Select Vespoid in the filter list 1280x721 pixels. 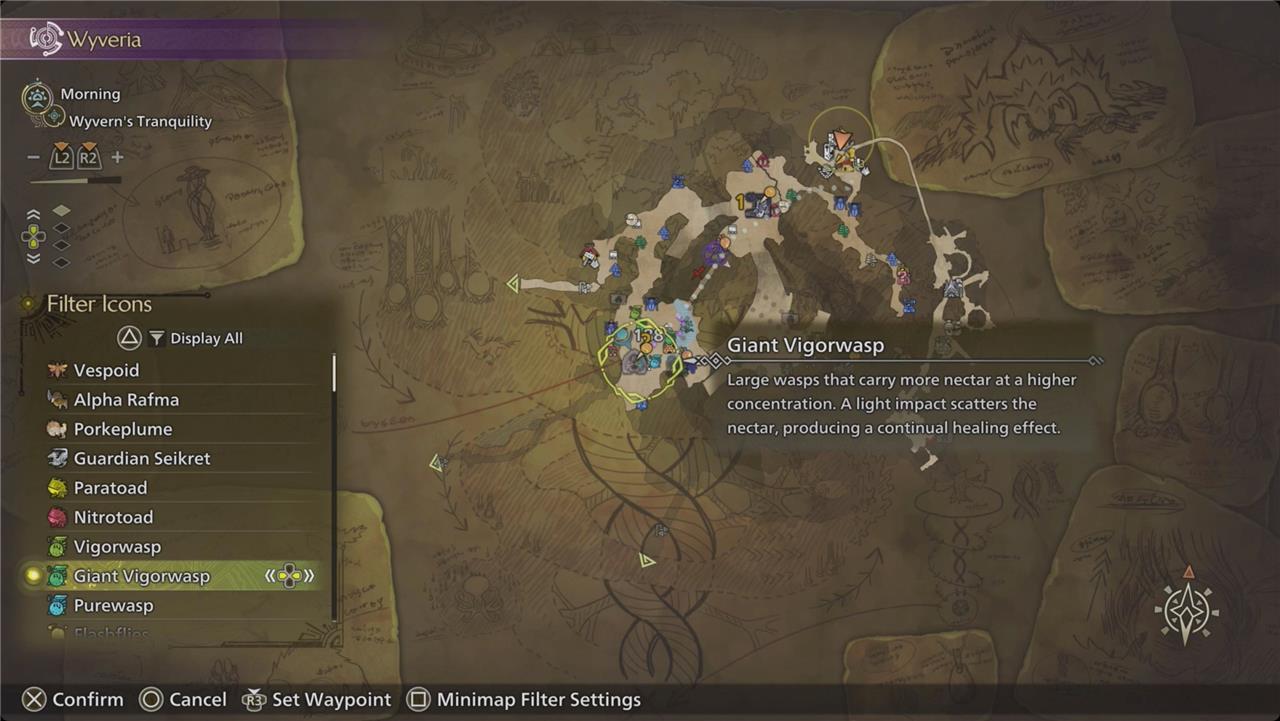click(106, 370)
